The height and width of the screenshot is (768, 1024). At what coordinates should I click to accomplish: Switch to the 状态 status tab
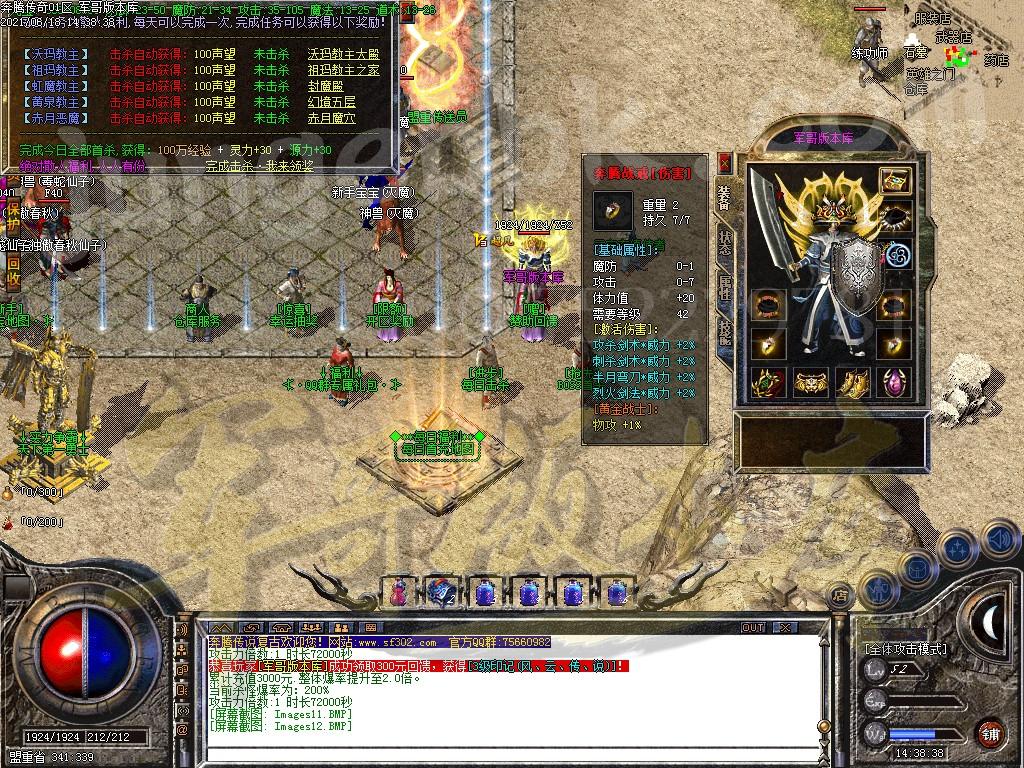725,243
